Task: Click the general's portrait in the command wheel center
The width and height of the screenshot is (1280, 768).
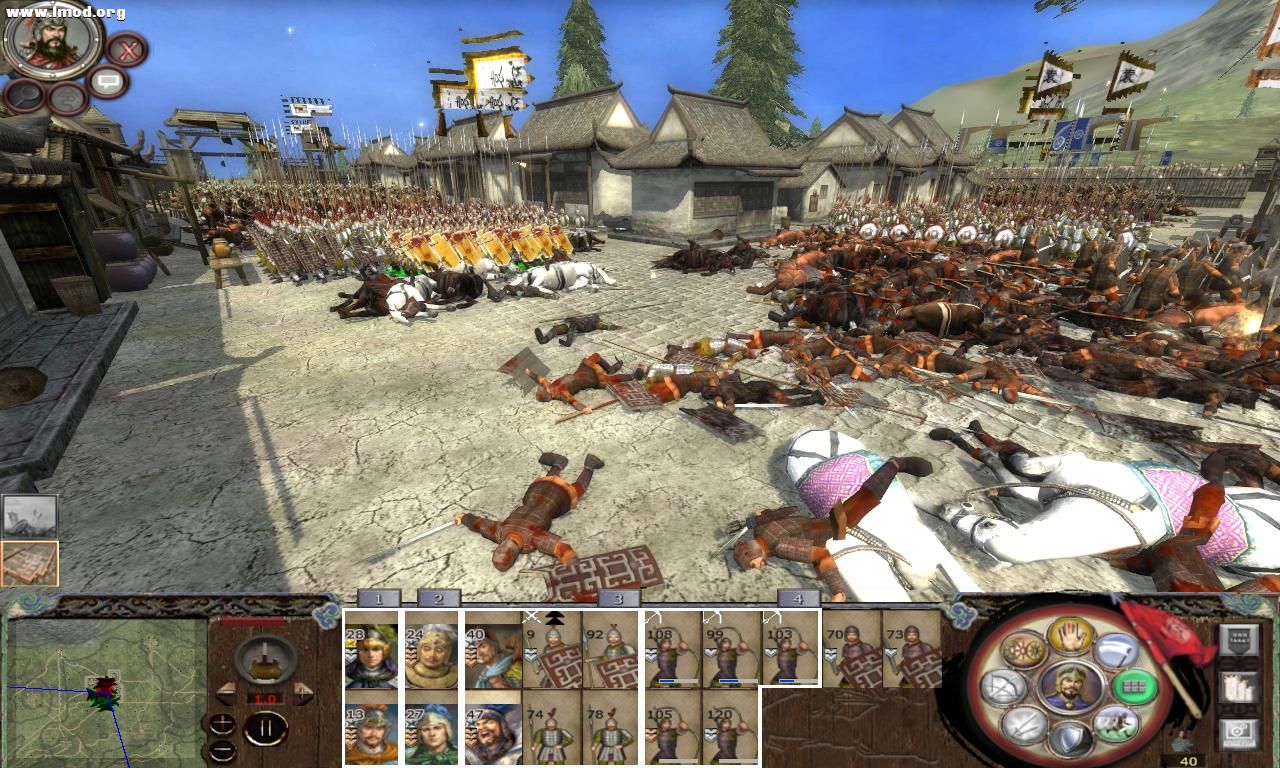Action: [1072, 687]
